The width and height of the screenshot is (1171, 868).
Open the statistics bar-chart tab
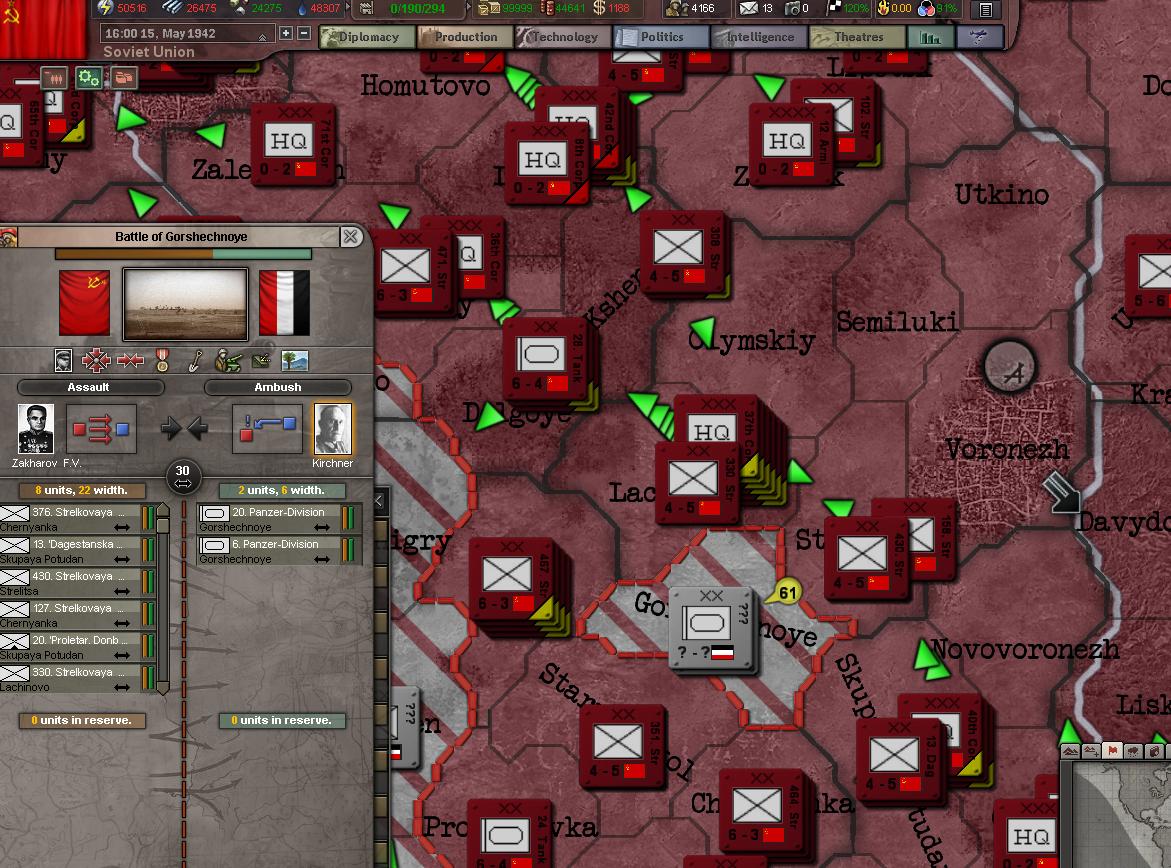pos(930,38)
